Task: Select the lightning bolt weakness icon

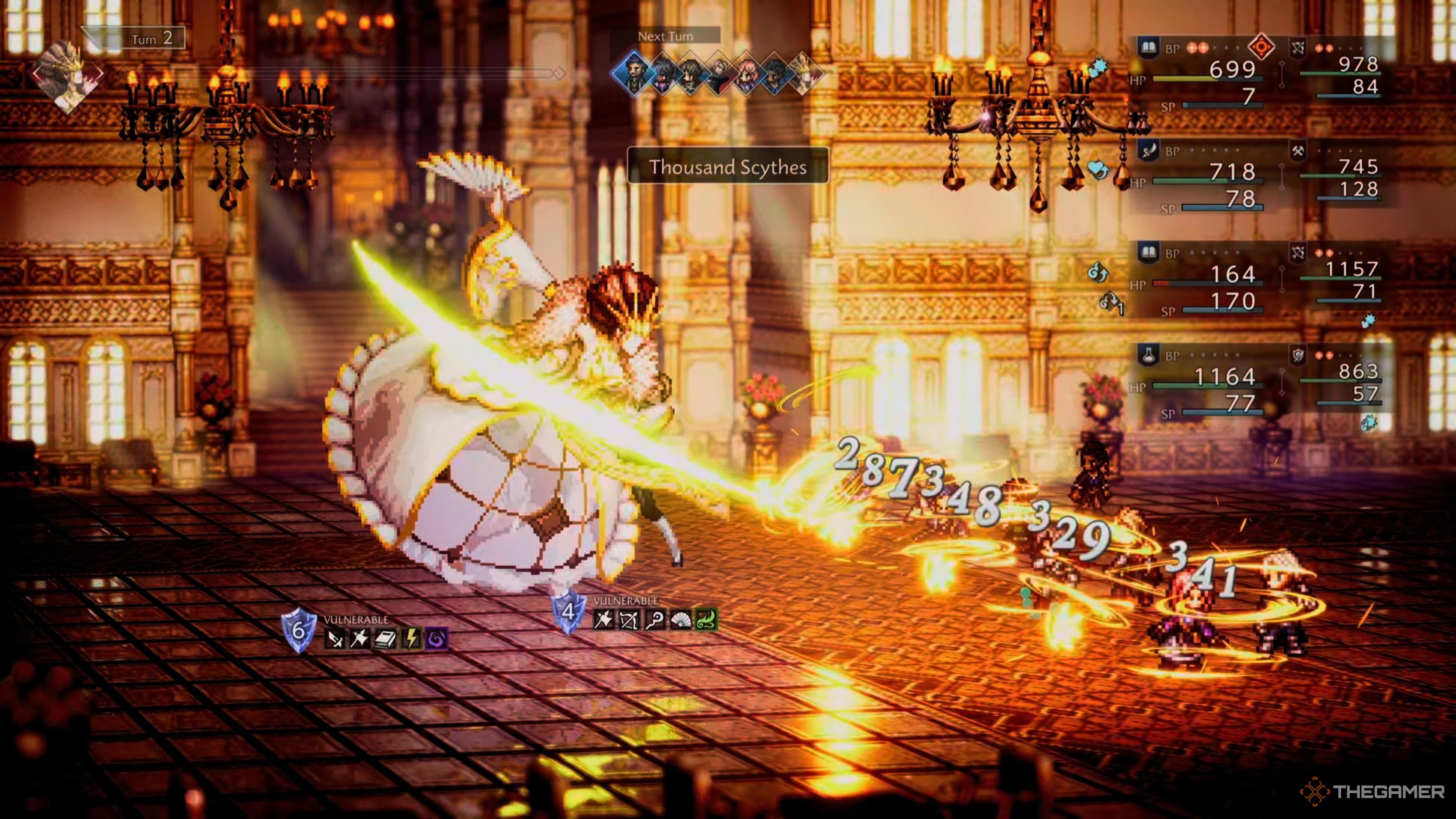Action: (x=411, y=639)
